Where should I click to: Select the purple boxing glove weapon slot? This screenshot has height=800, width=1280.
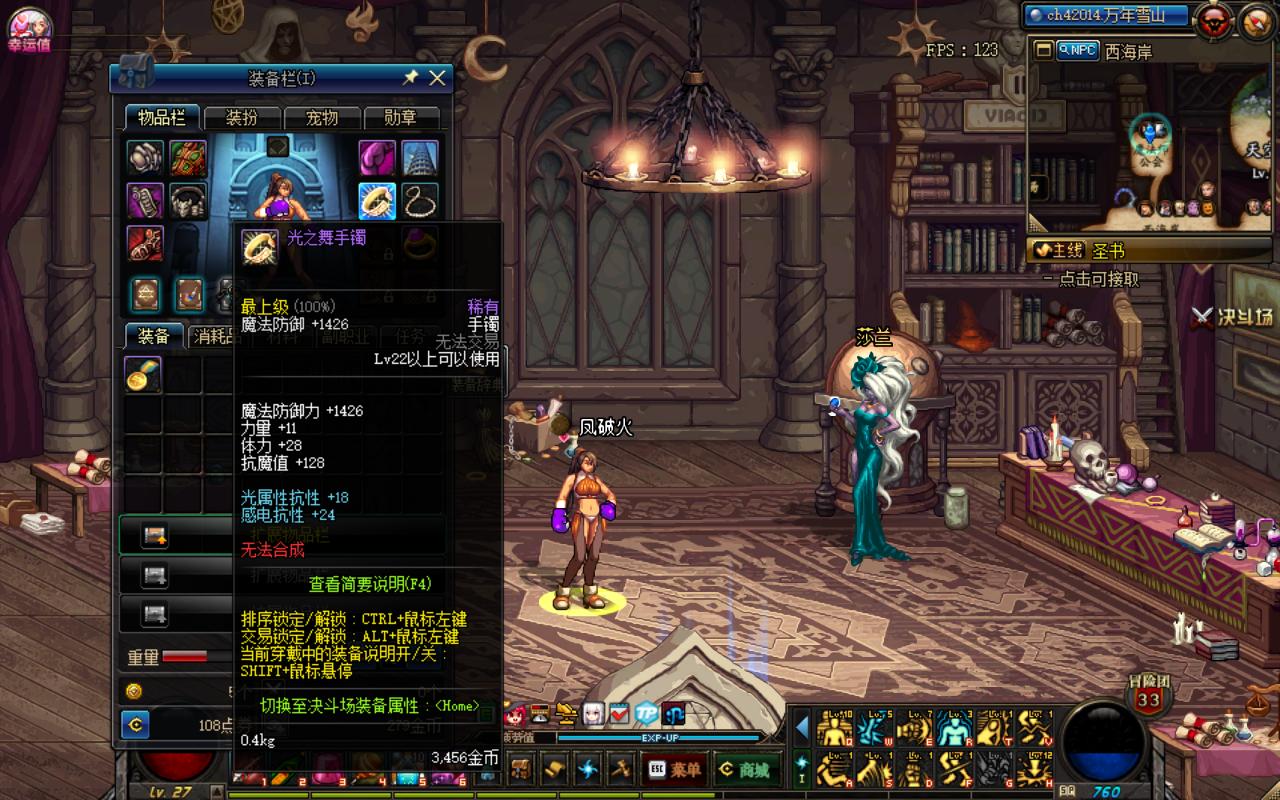point(377,158)
